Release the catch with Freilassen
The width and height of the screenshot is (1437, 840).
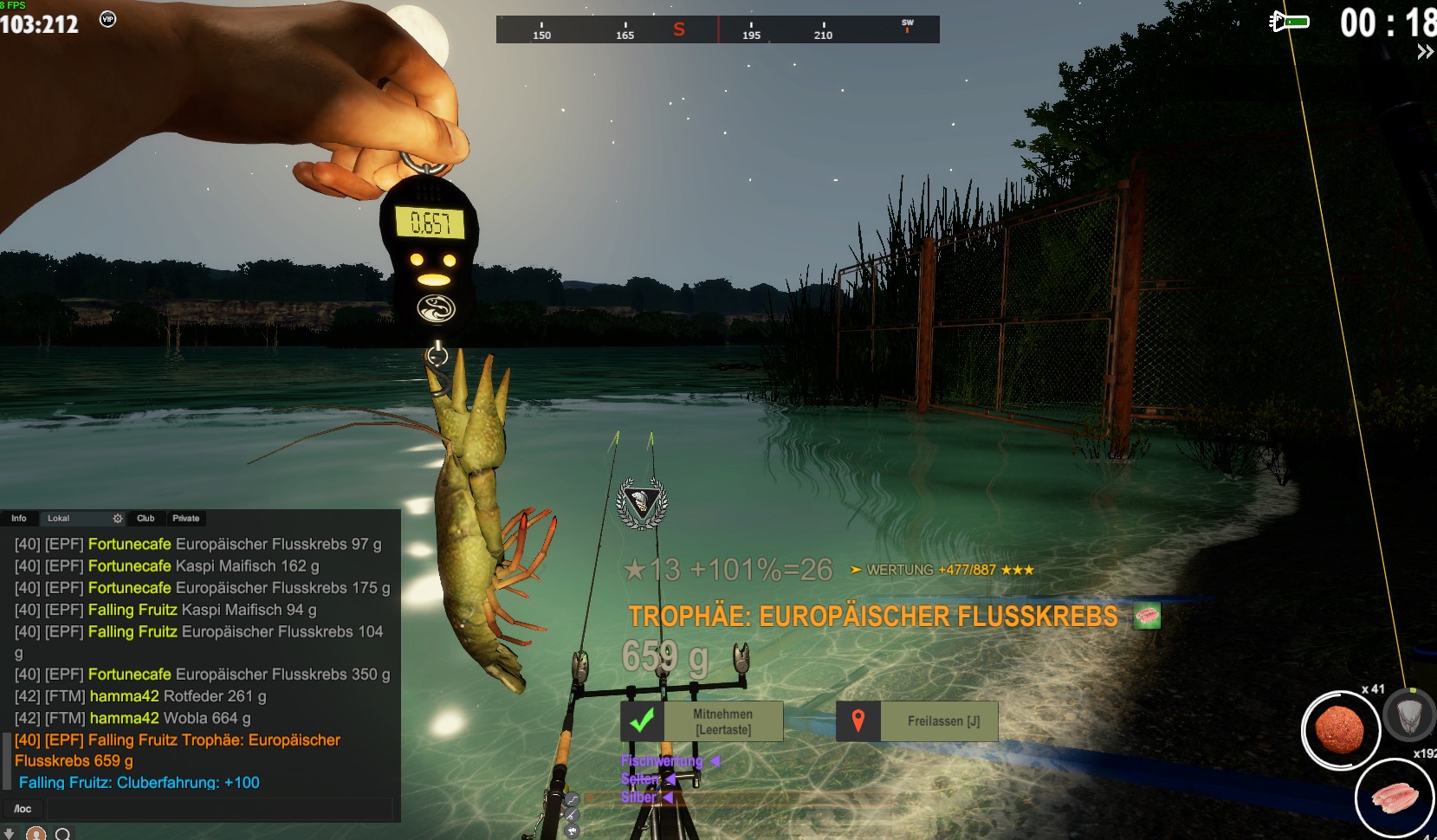pyautogui.click(x=918, y=721)
